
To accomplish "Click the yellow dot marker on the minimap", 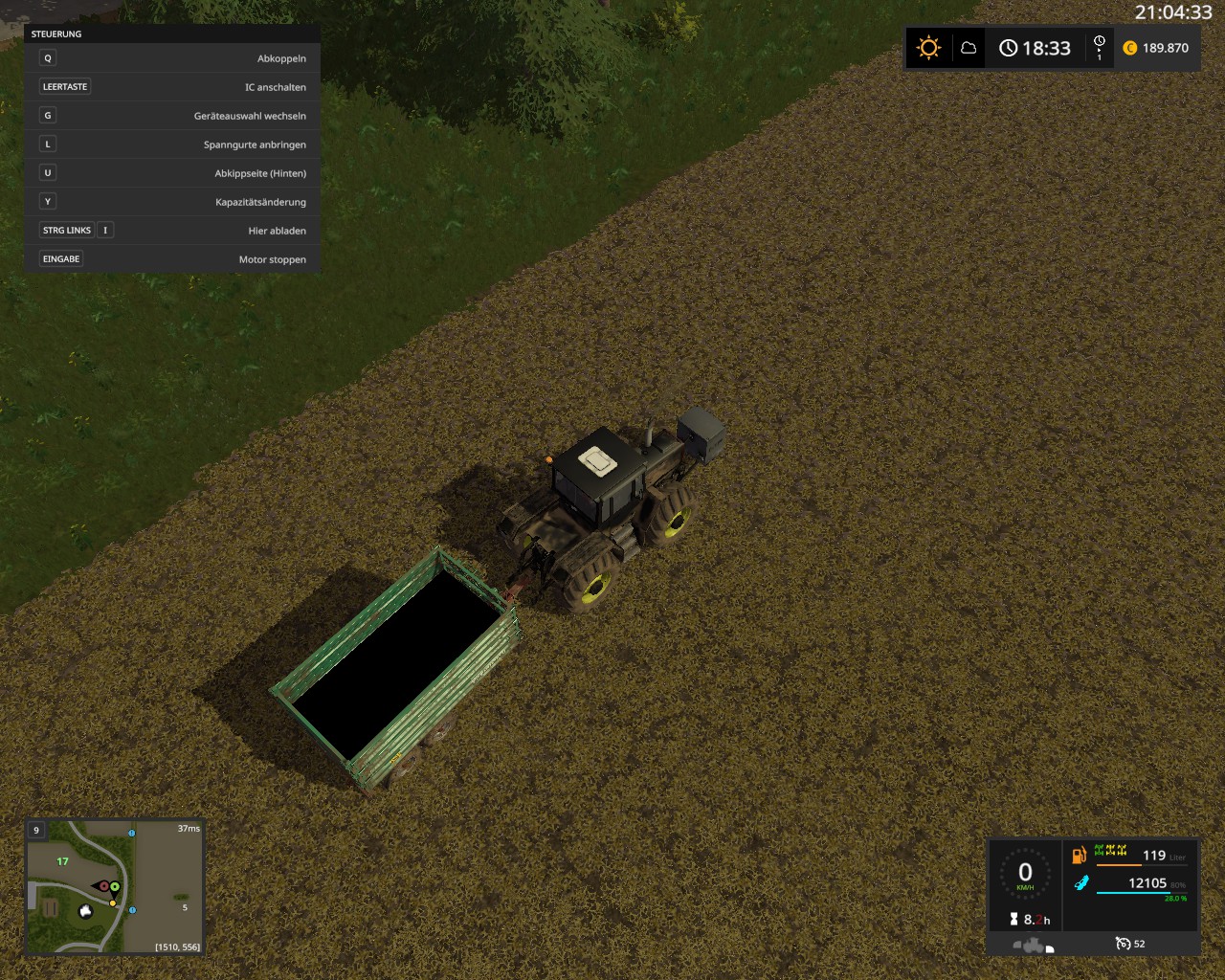I will point(112,902).
